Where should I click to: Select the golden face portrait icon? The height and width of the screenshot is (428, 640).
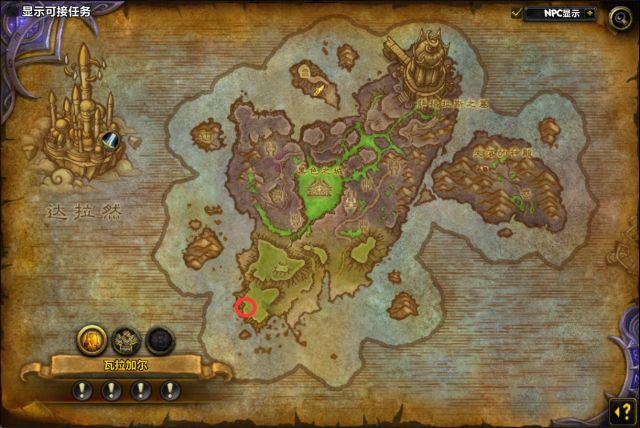tap(92, 340)
